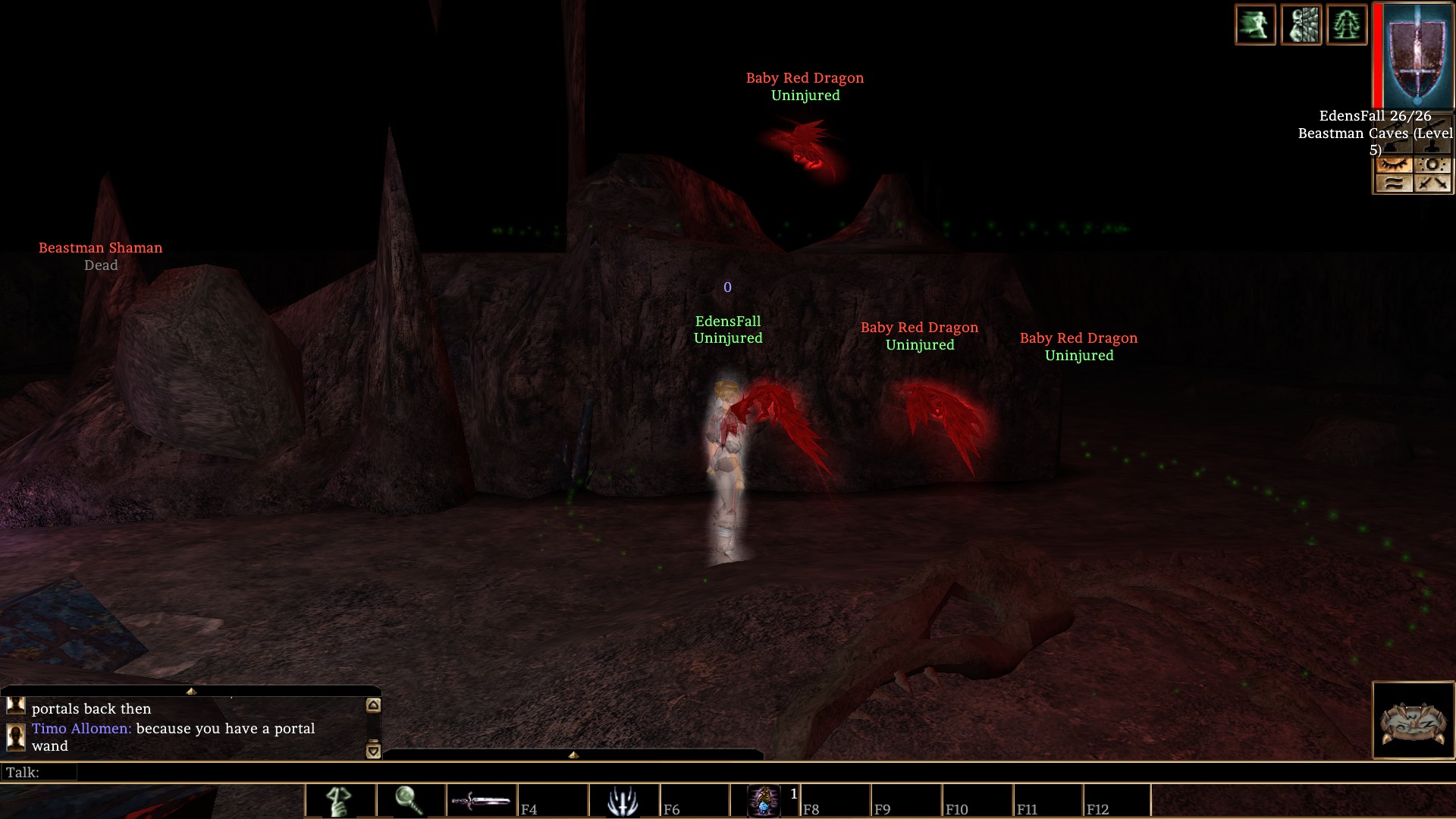Click the crossed swords button
The image size is (1456, 819).
click(x=1432, y=183)
